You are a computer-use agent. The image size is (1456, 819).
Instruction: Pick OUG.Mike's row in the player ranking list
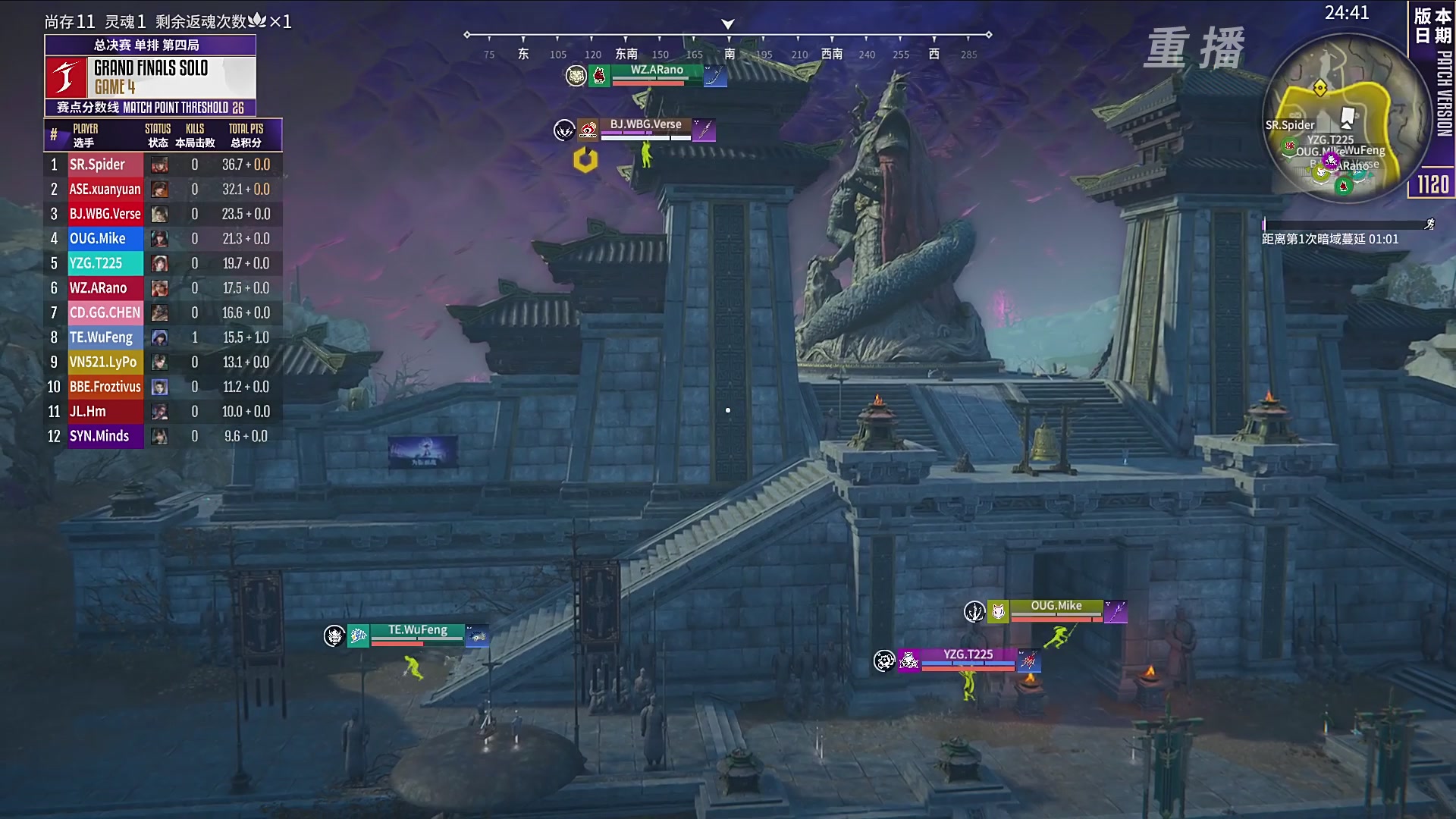click(163, 239)
